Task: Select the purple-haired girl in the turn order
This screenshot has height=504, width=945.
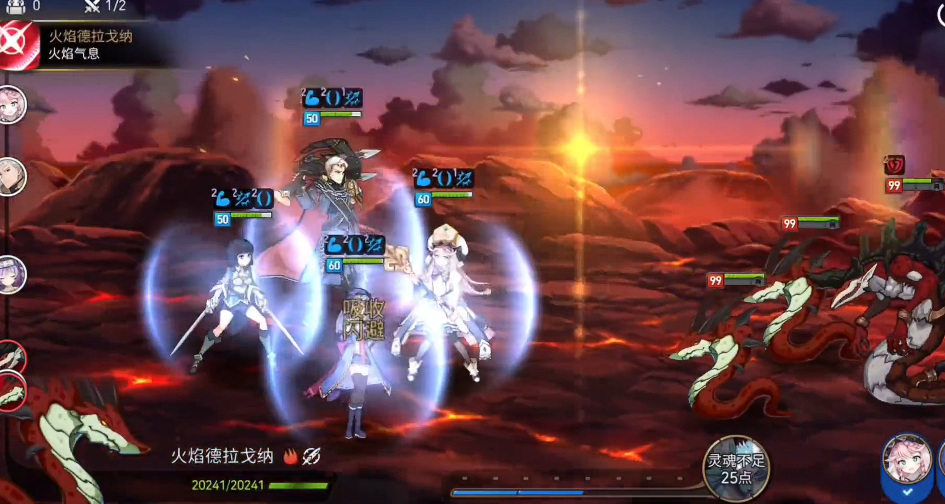Action: (10, 272)
